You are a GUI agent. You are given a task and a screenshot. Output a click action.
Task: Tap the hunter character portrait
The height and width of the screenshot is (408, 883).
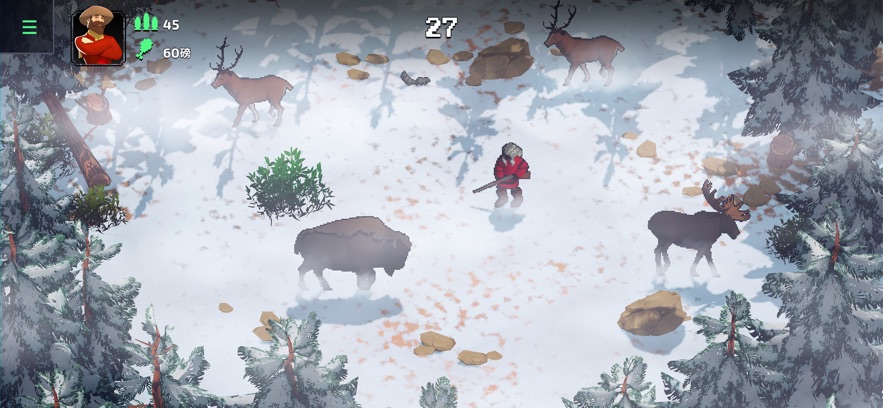pyautogui.click(x=98, y=38)
